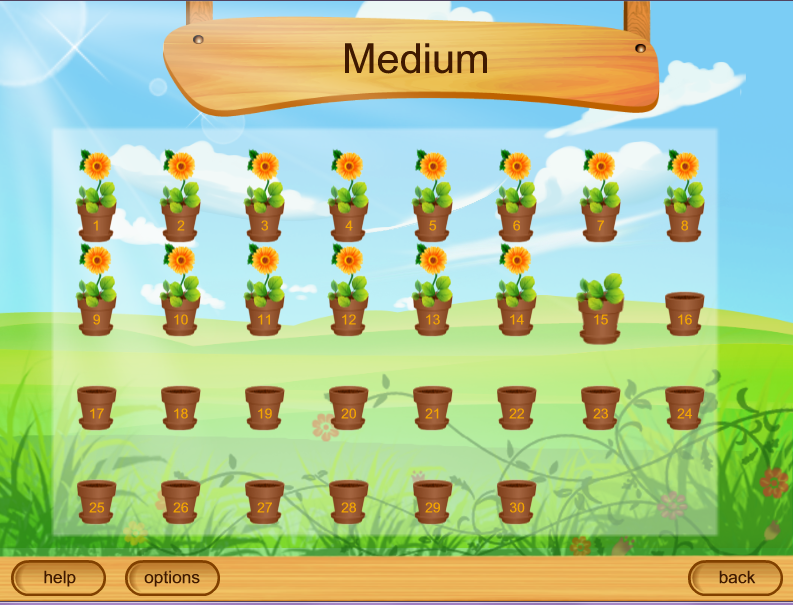Screen dimensions: 793x605
Task: Pick level 11 flower pot
Action: pyautogui.click(x=264, y=313)
